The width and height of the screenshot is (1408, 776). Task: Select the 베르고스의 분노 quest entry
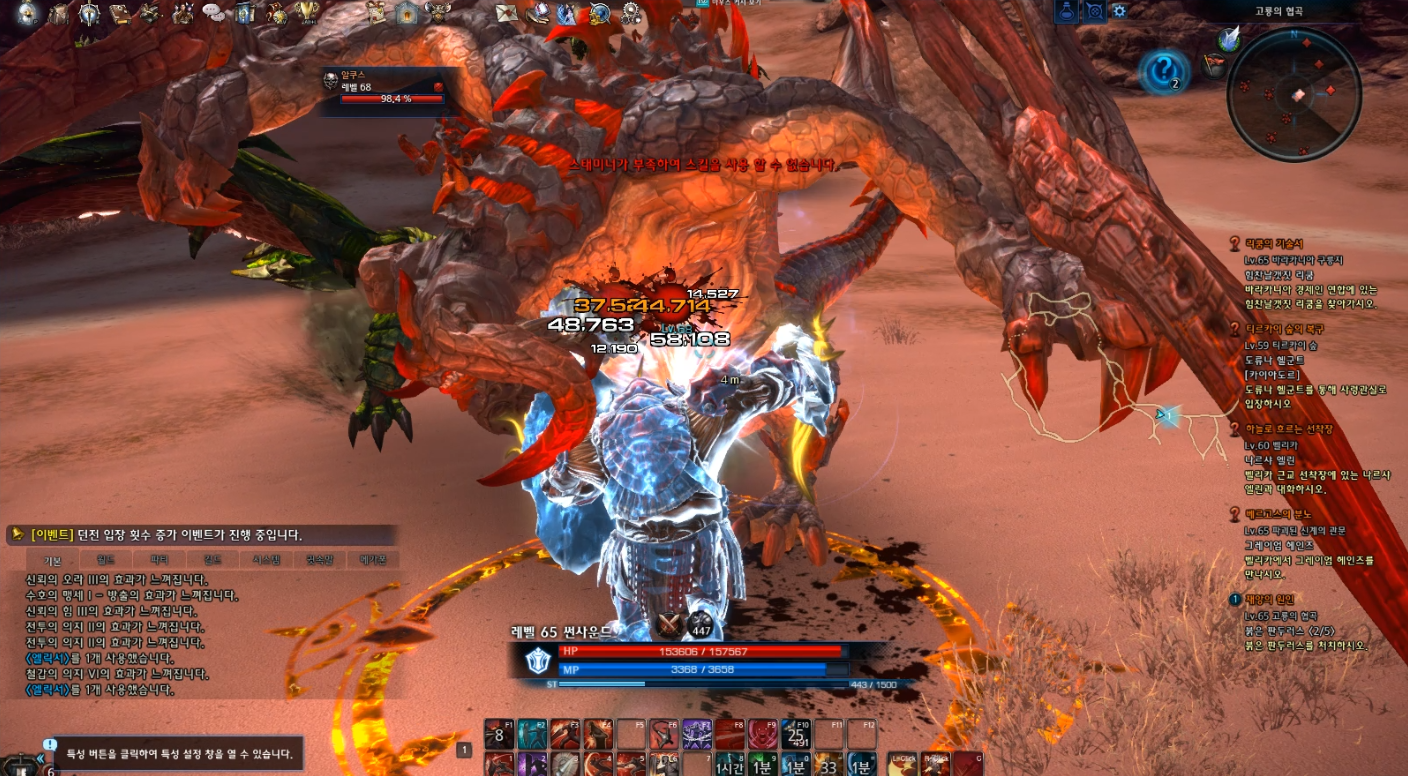coord(1276,514)
